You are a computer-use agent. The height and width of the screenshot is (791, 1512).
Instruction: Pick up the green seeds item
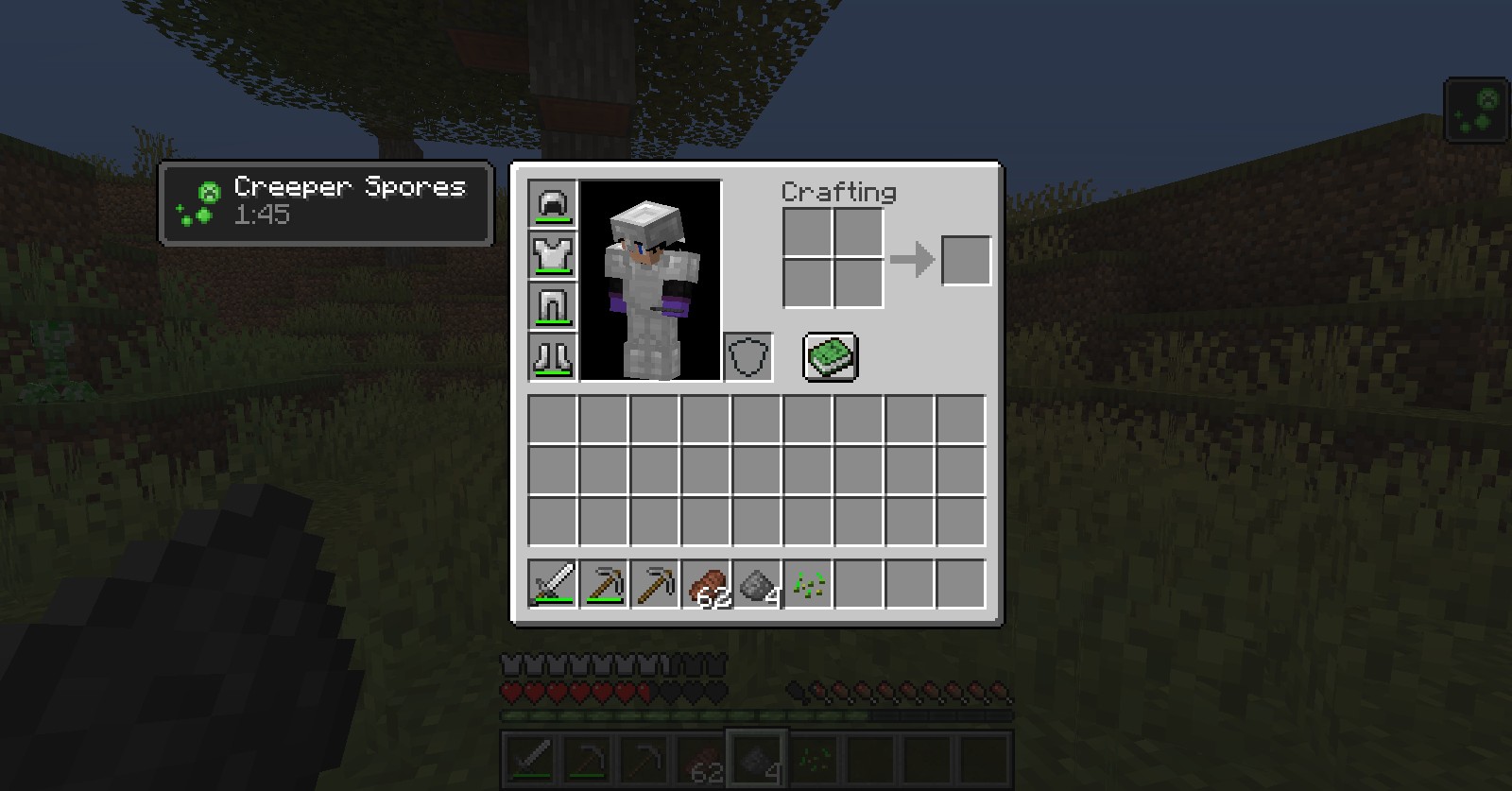tap(807, 583)
